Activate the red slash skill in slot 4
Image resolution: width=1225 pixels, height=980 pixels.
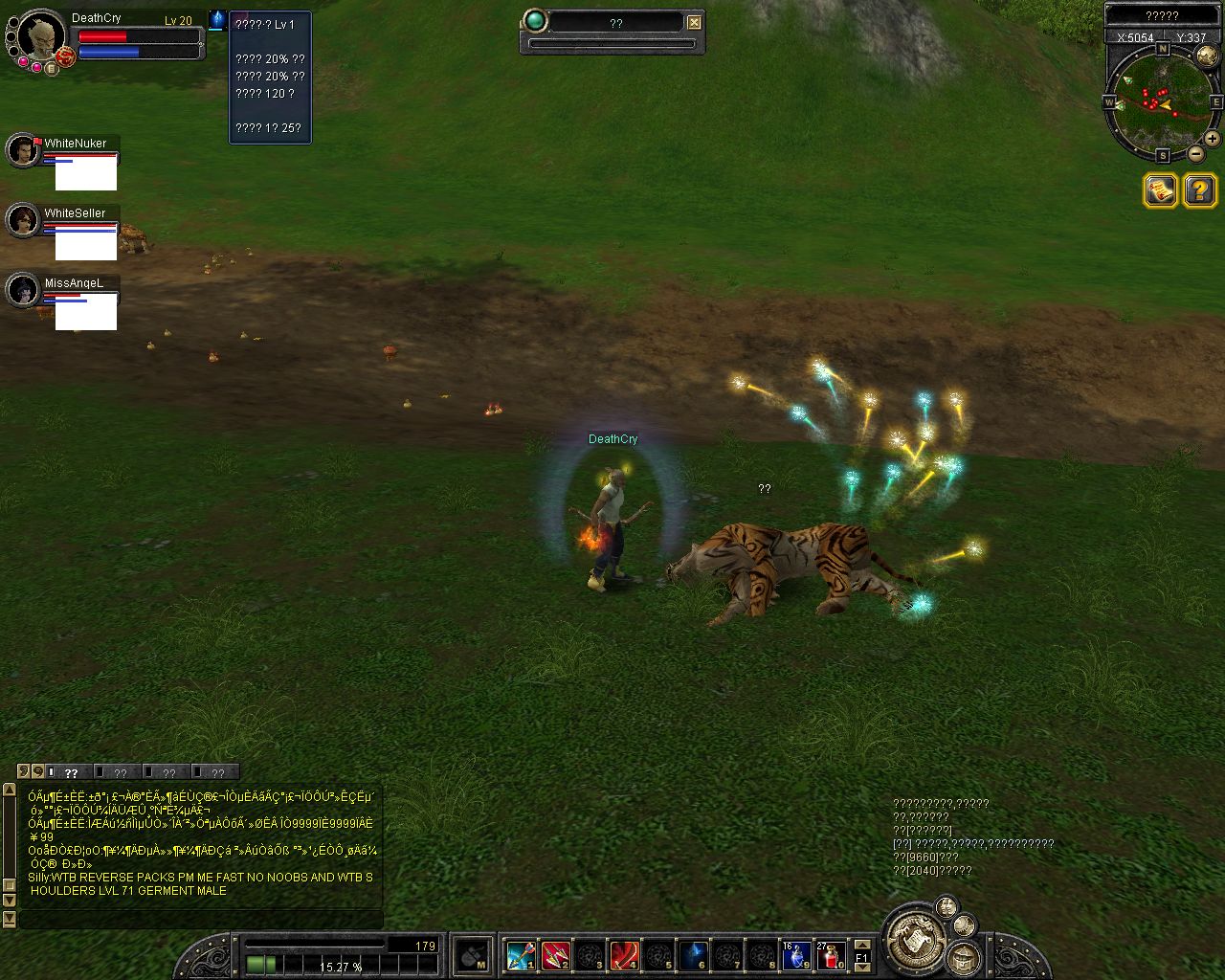[x=625, y=955]
